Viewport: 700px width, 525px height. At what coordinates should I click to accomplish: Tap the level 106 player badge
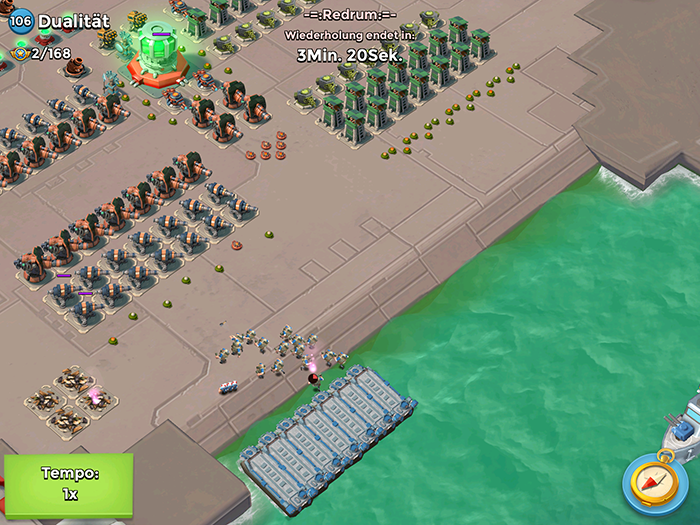click(21, 21)
